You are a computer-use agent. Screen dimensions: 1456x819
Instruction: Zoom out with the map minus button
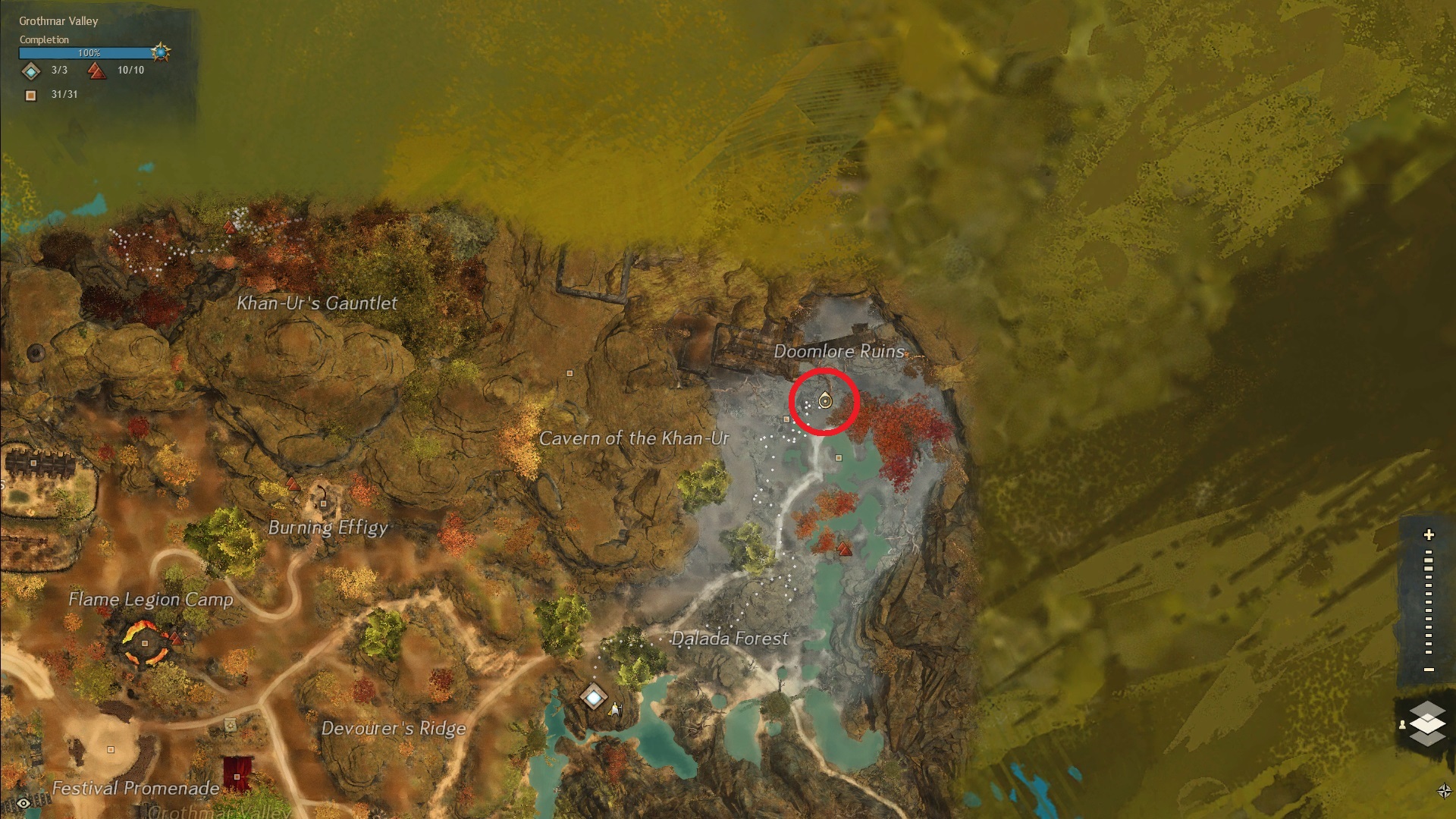point(1429,670)
